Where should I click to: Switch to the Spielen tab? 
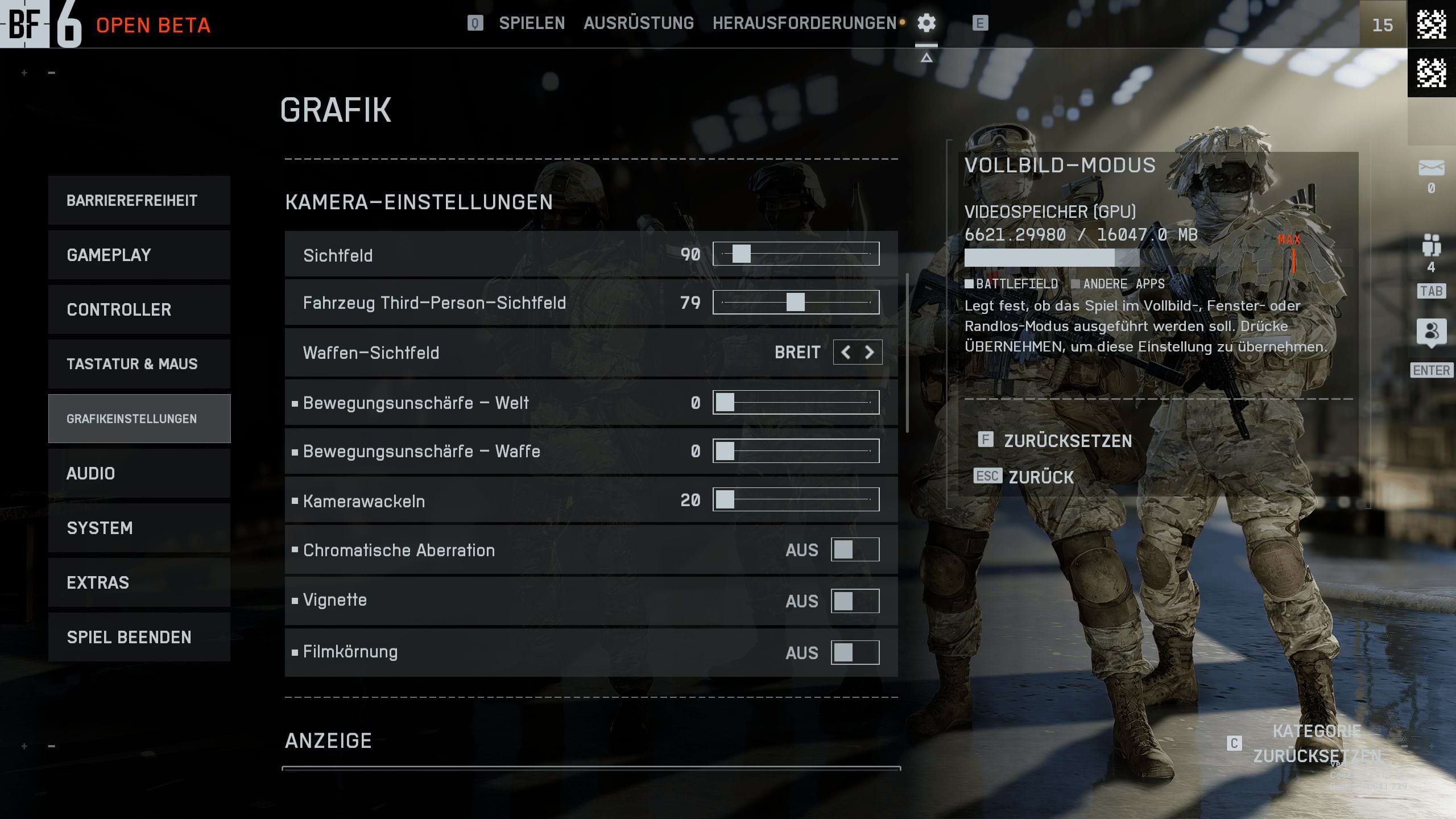pyautogui.click(x=532, y=23)
